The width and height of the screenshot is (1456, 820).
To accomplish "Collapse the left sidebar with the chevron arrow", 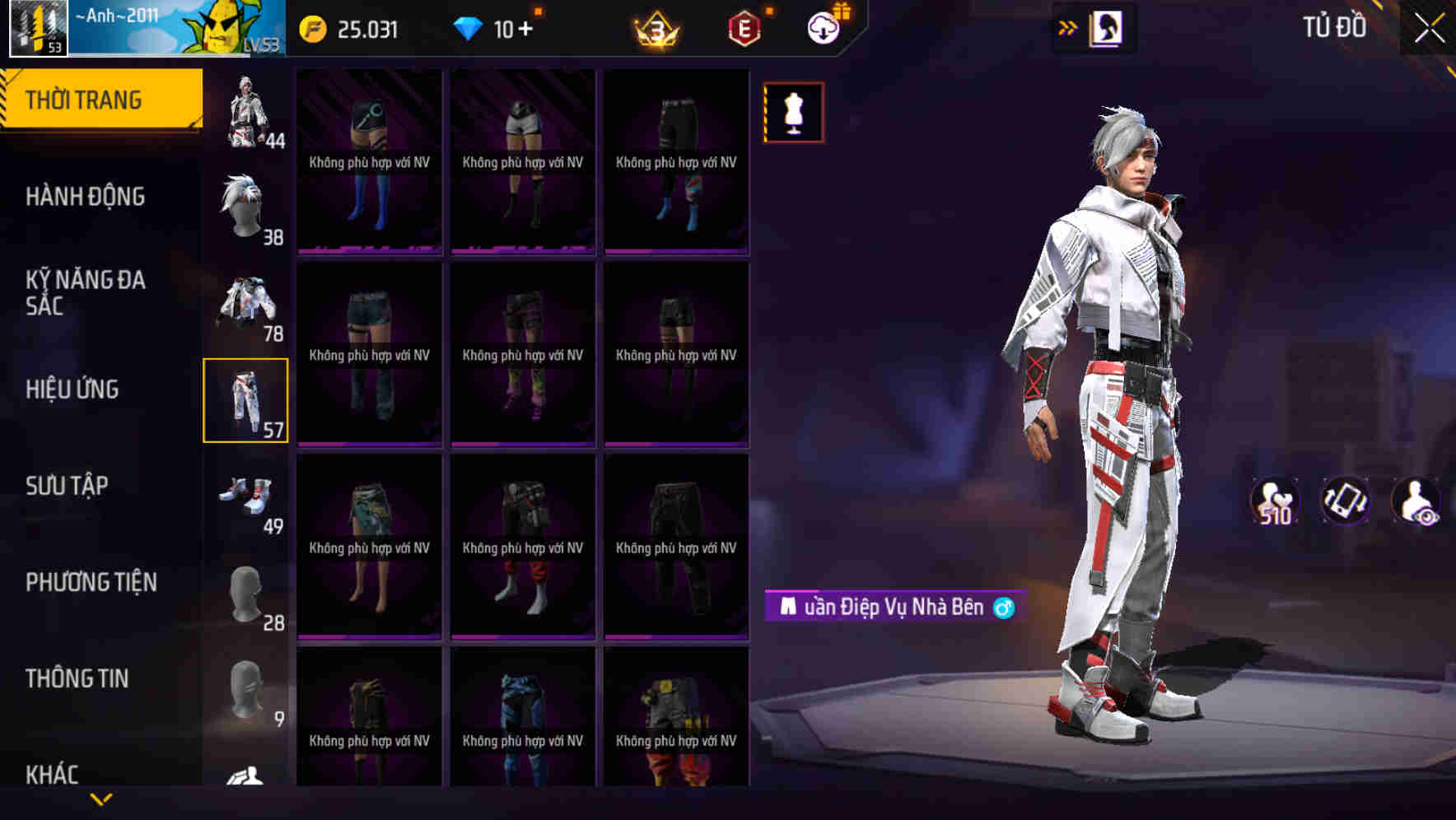I will (x=101, y=798).
